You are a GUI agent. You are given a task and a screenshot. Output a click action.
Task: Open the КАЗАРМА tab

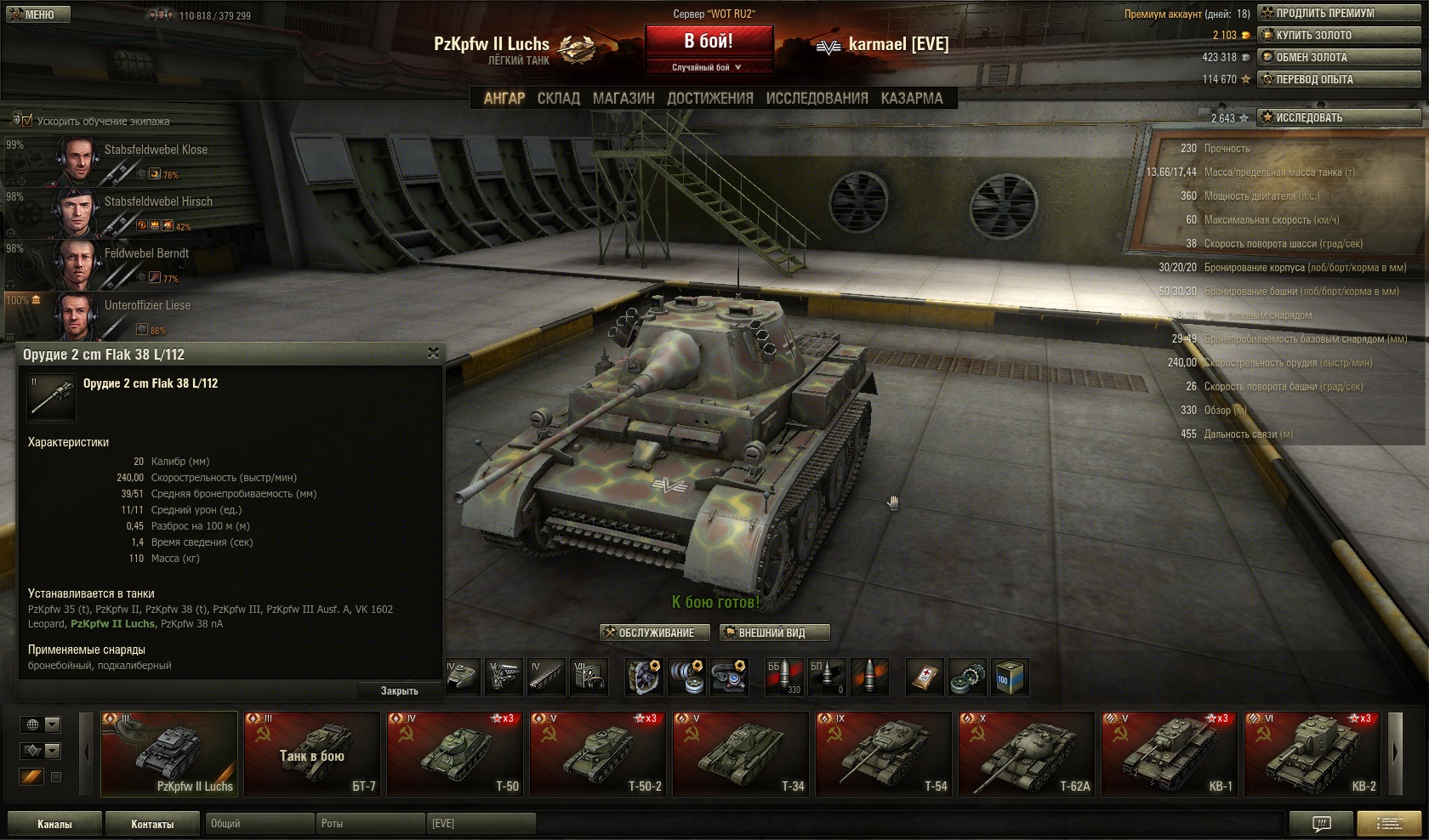(912, 99)
